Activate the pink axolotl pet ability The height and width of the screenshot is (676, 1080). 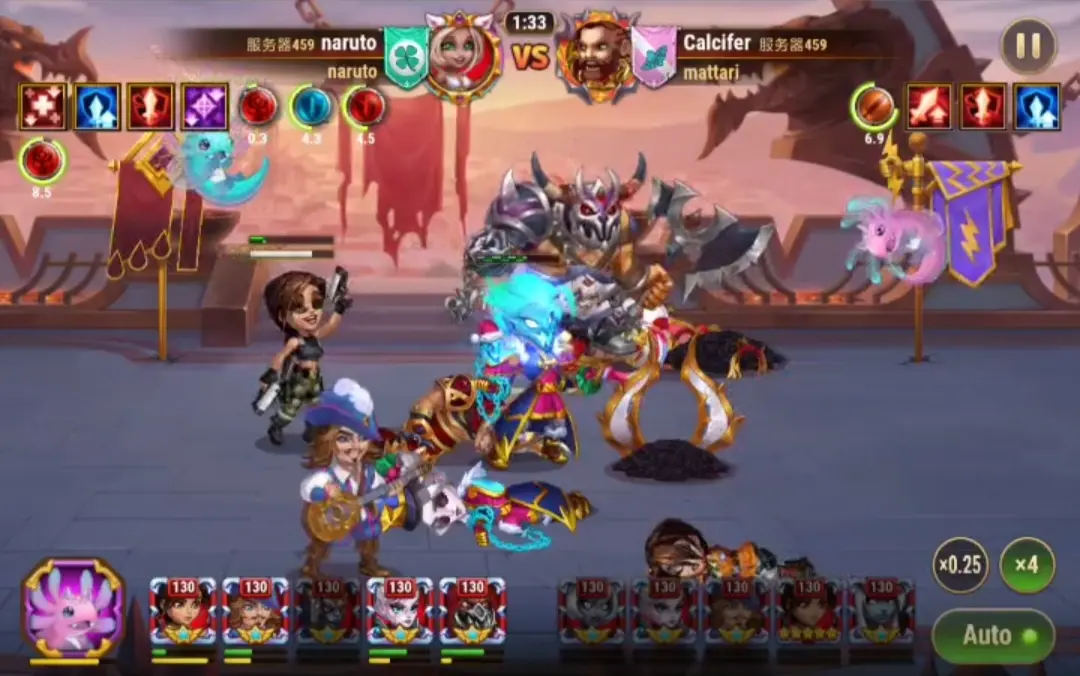click(73, 608)
